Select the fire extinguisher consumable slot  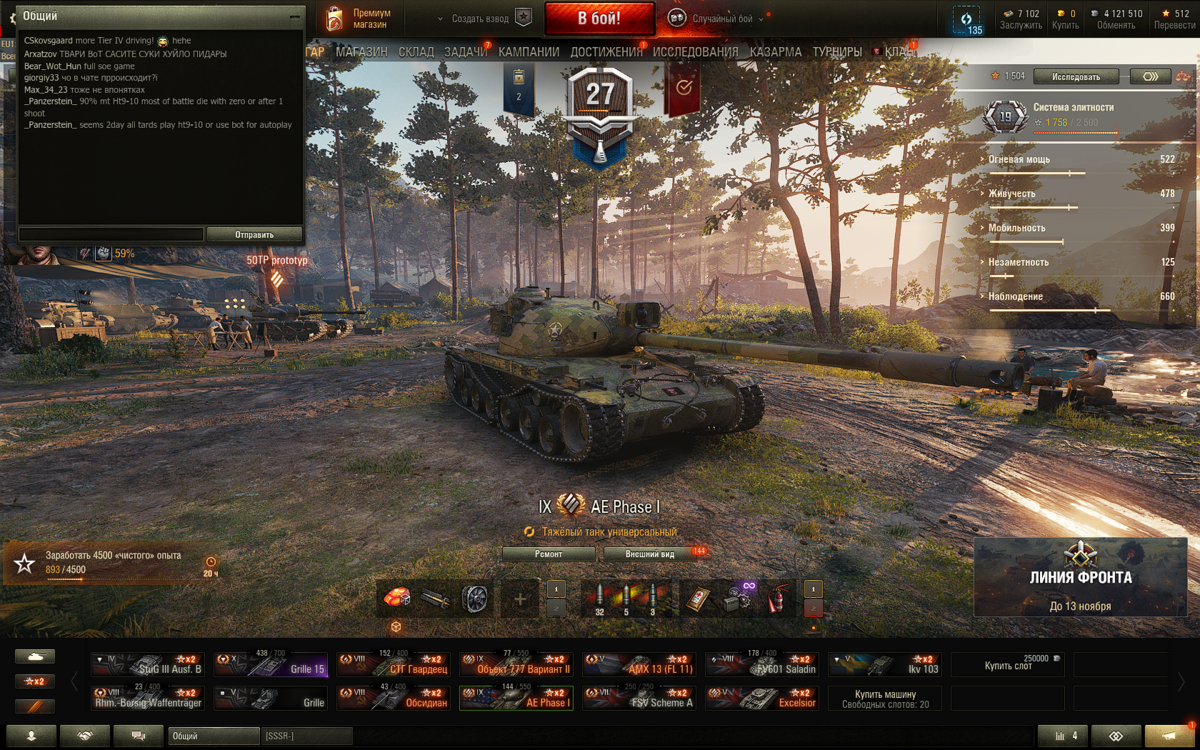point(773,599)
